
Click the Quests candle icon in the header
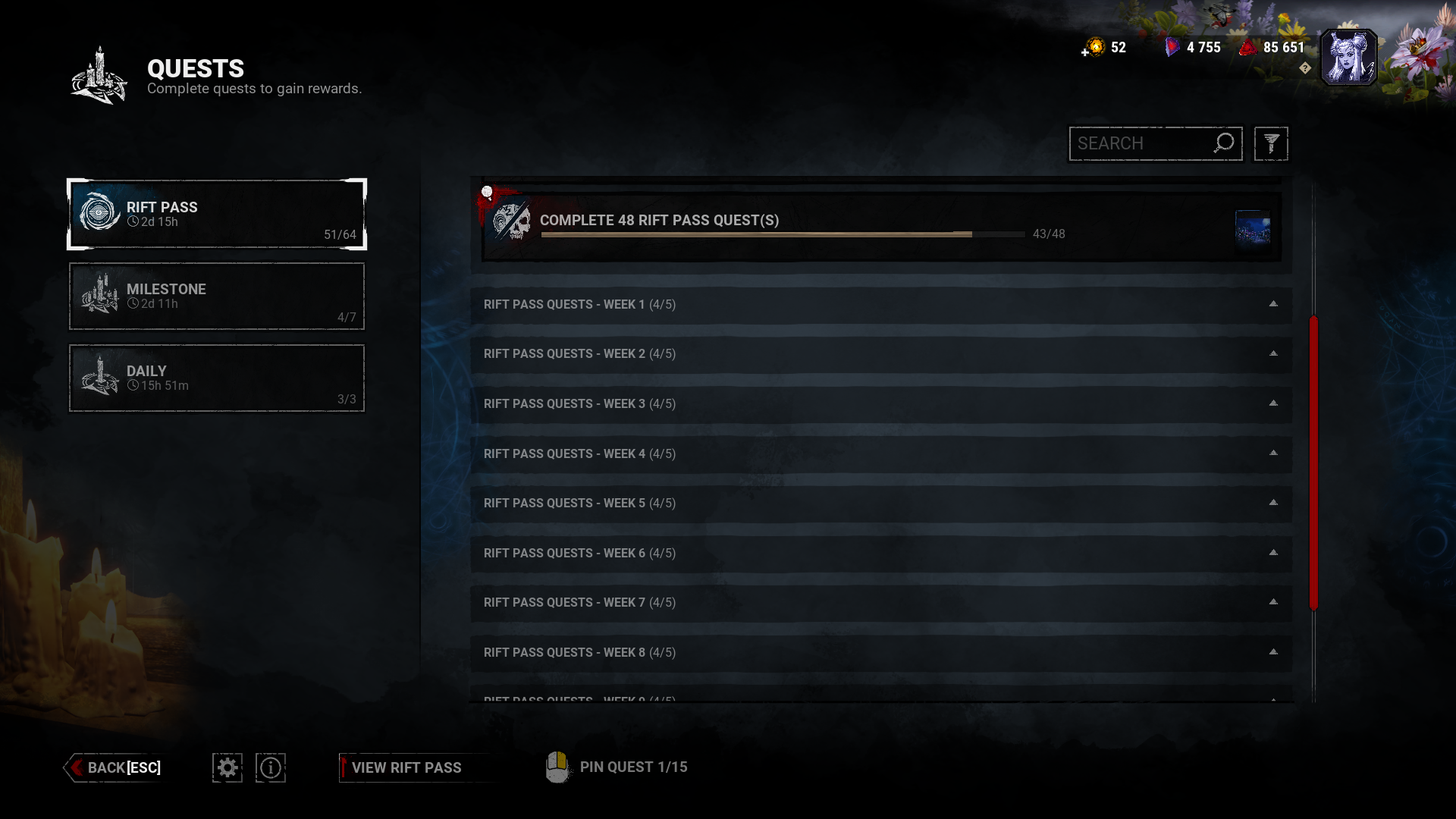98,76
